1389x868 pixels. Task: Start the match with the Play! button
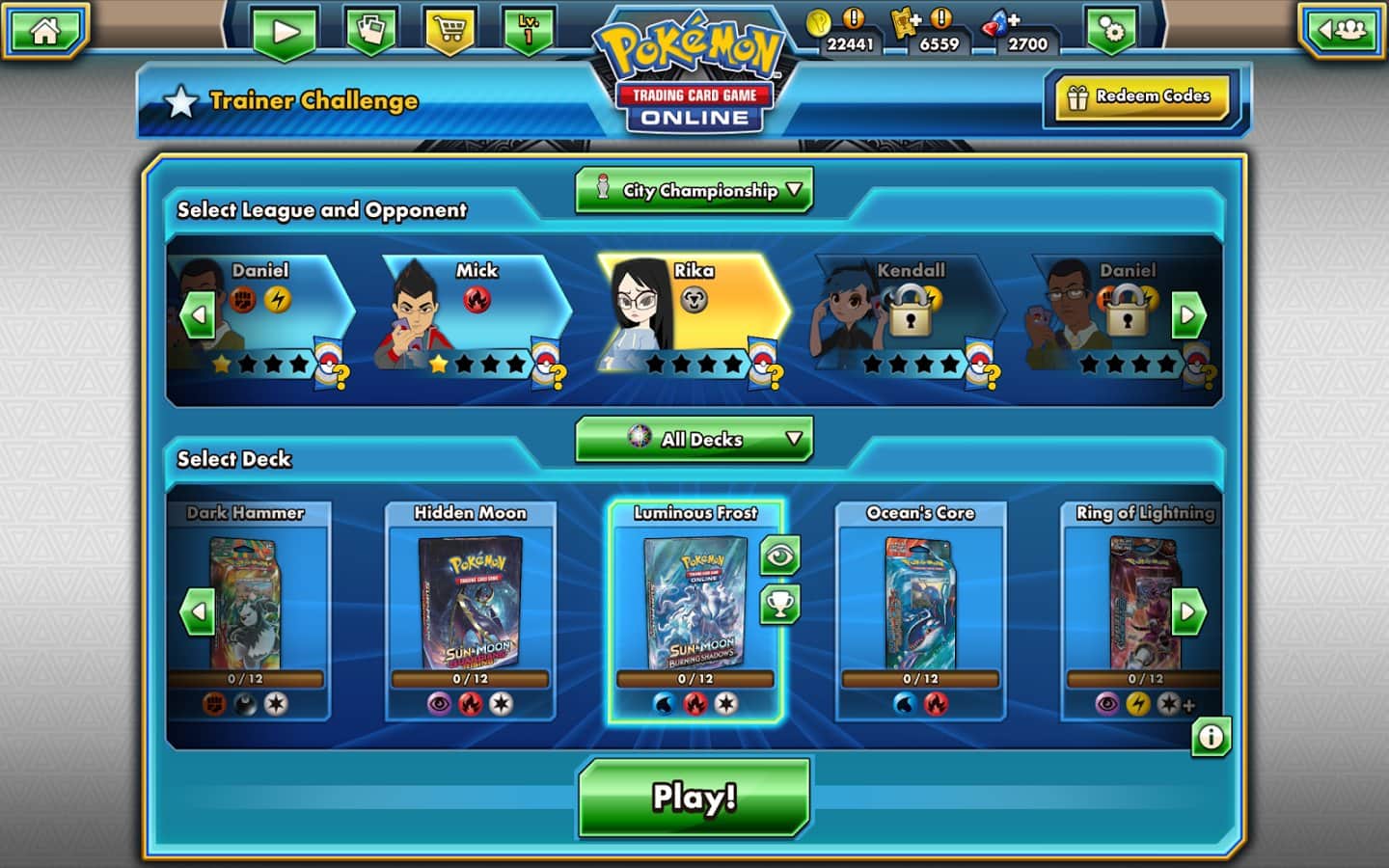click(694, 798)
